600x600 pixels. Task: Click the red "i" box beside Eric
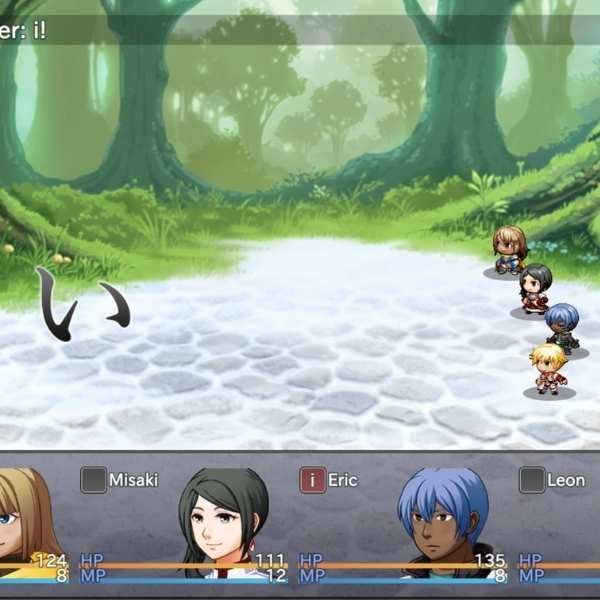[313, 480]
